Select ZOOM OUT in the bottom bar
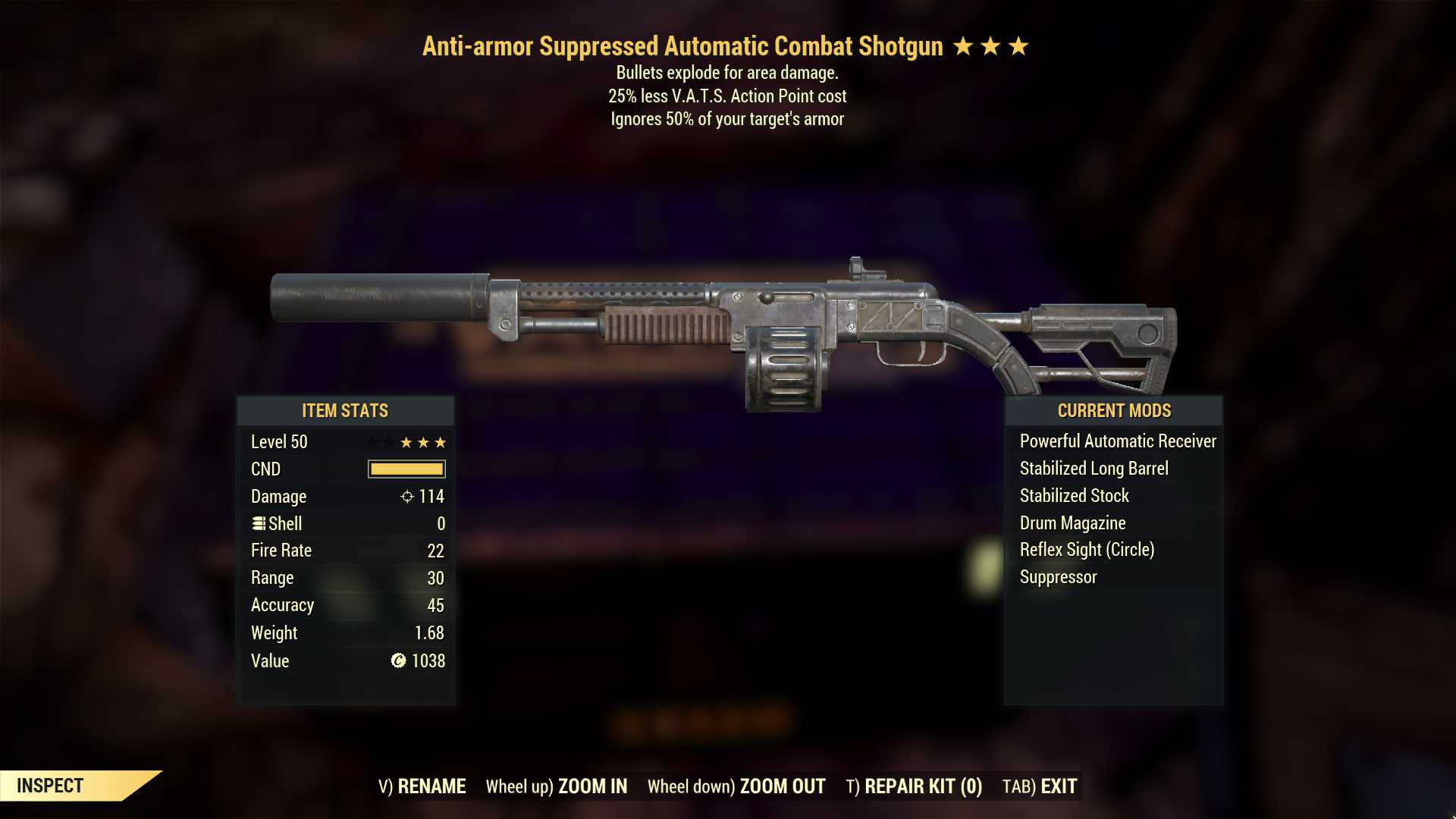The width and height of the screenshot is (1456, 819). pyautogui.click(x=736, y=786)
